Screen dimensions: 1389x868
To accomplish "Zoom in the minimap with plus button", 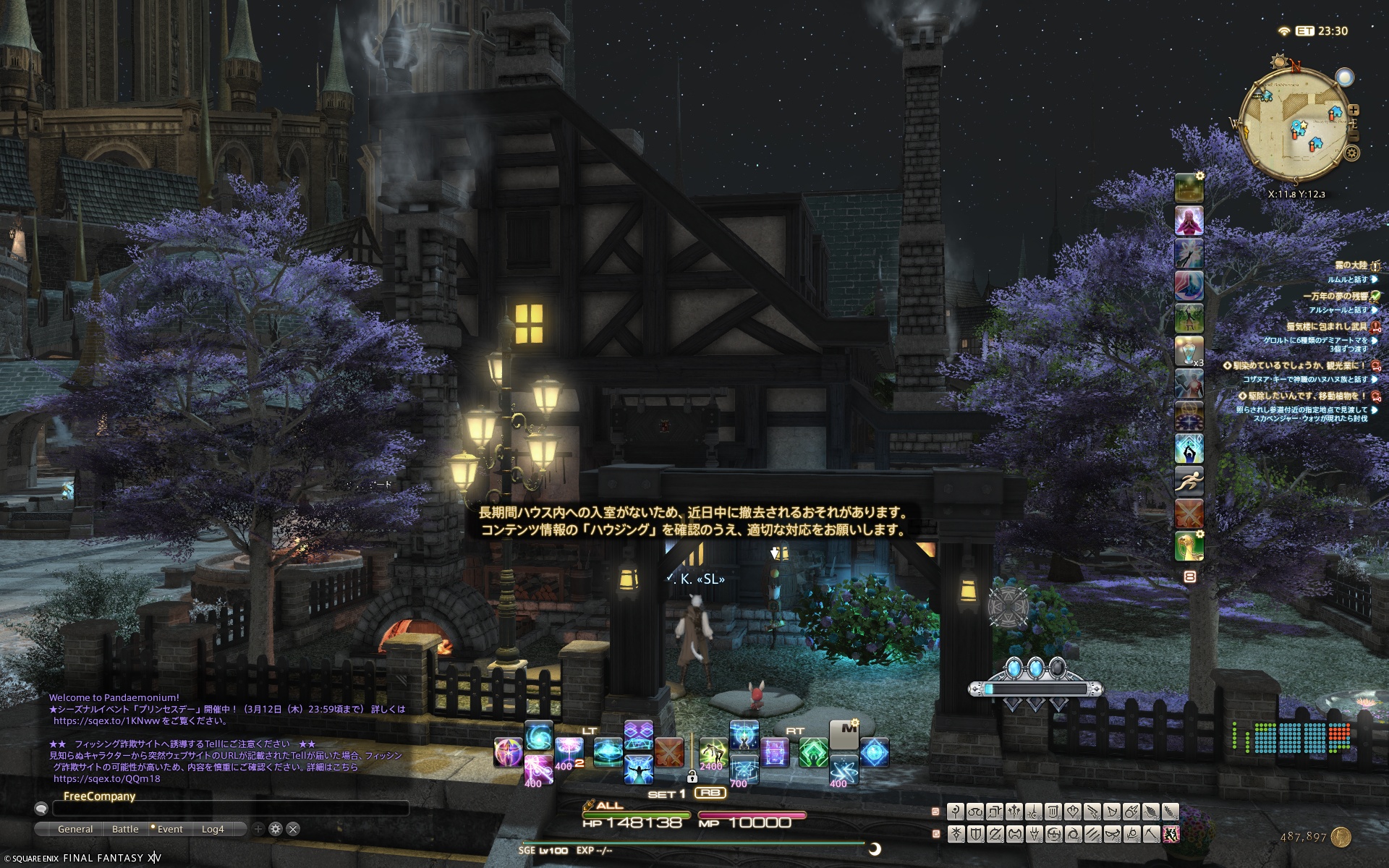I will pyautogui.click(x=1354, y=110).
